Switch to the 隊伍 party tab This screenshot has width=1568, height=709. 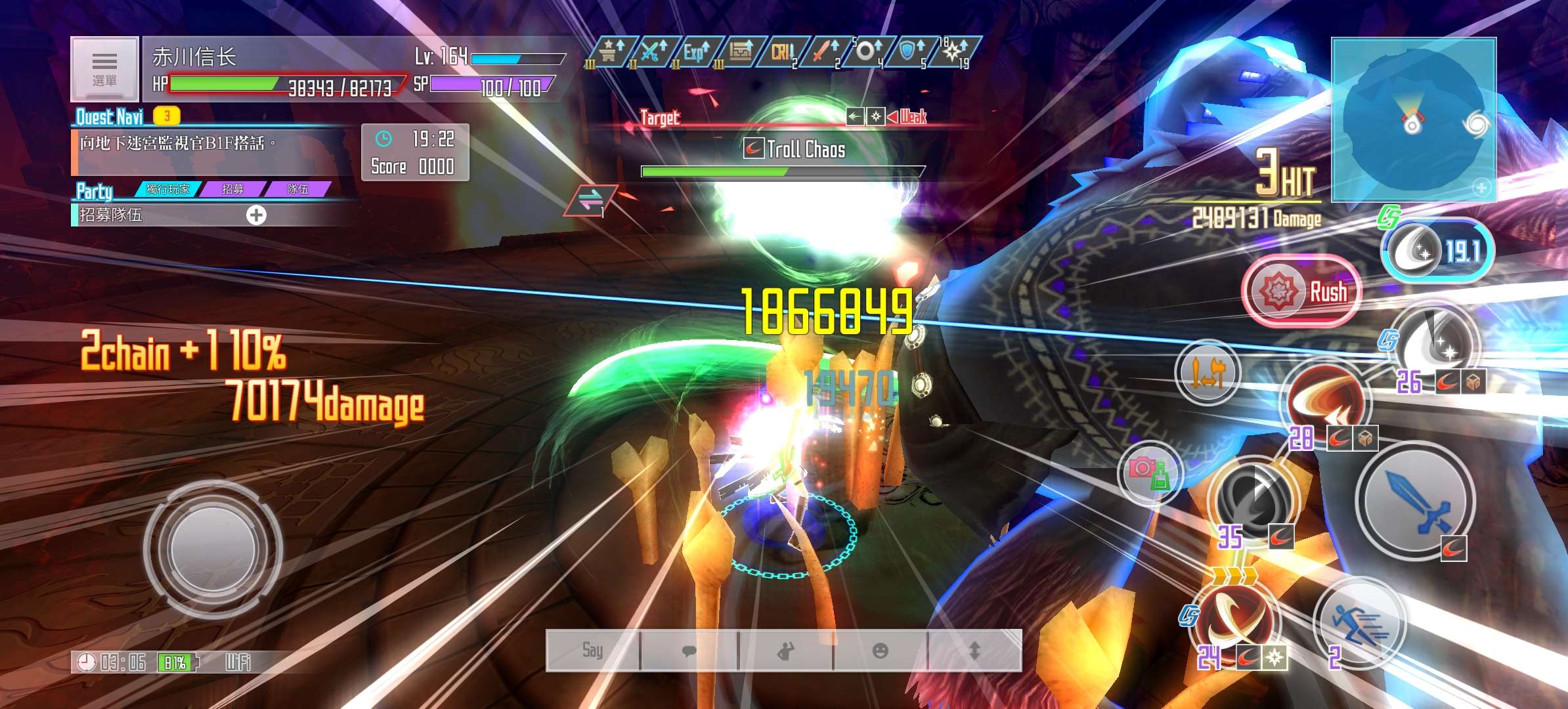pyautogui.click(x=297, y=189)
